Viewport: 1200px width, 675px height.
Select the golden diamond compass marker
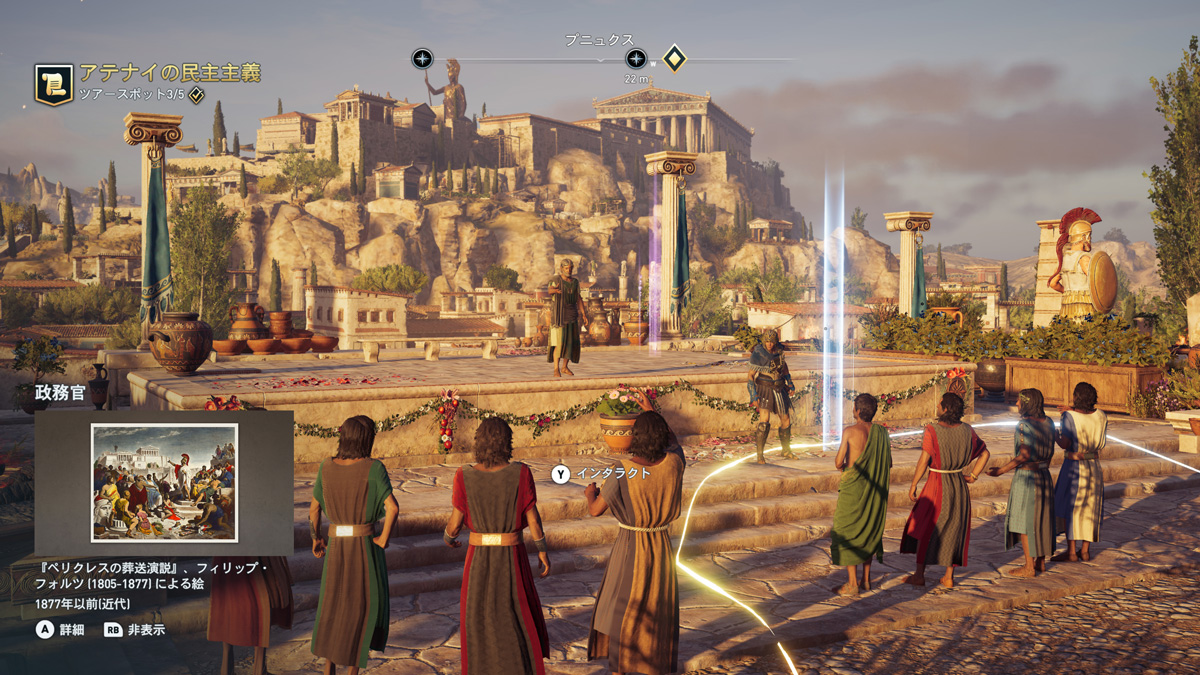675,58
